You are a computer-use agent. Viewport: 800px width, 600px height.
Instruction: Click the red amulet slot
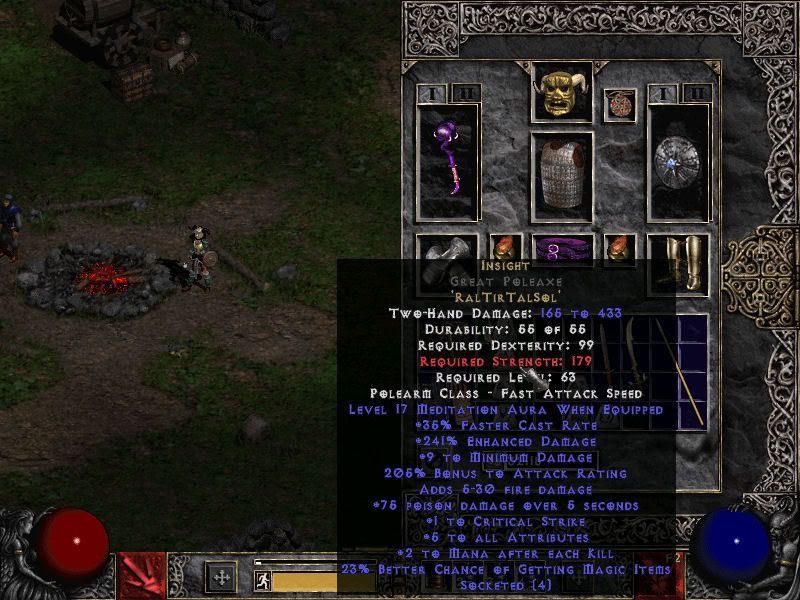click(x=619, y=105)
